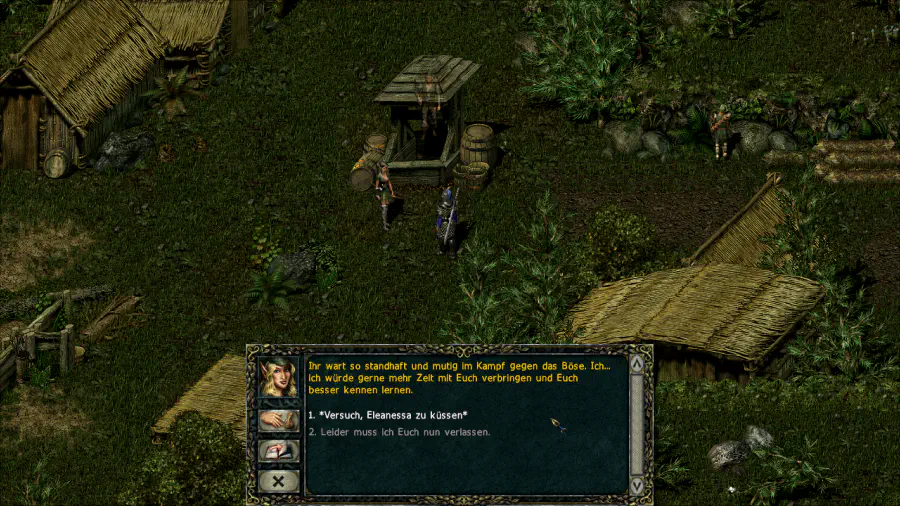Click the blonde elf speaker portrait

click(278, 378)
